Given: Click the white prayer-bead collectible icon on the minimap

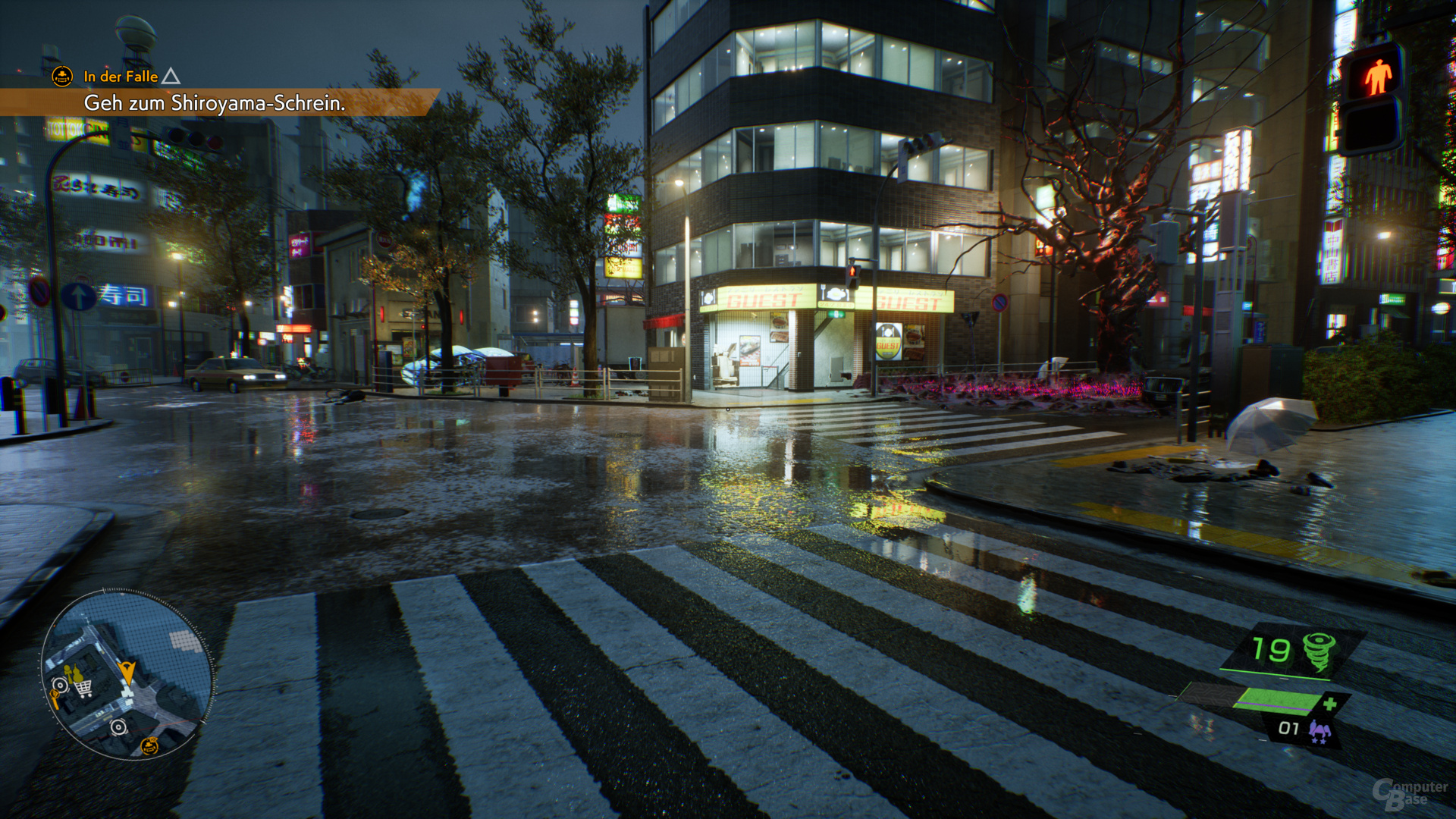Looking at the screenshot, I should click(60, 685).
